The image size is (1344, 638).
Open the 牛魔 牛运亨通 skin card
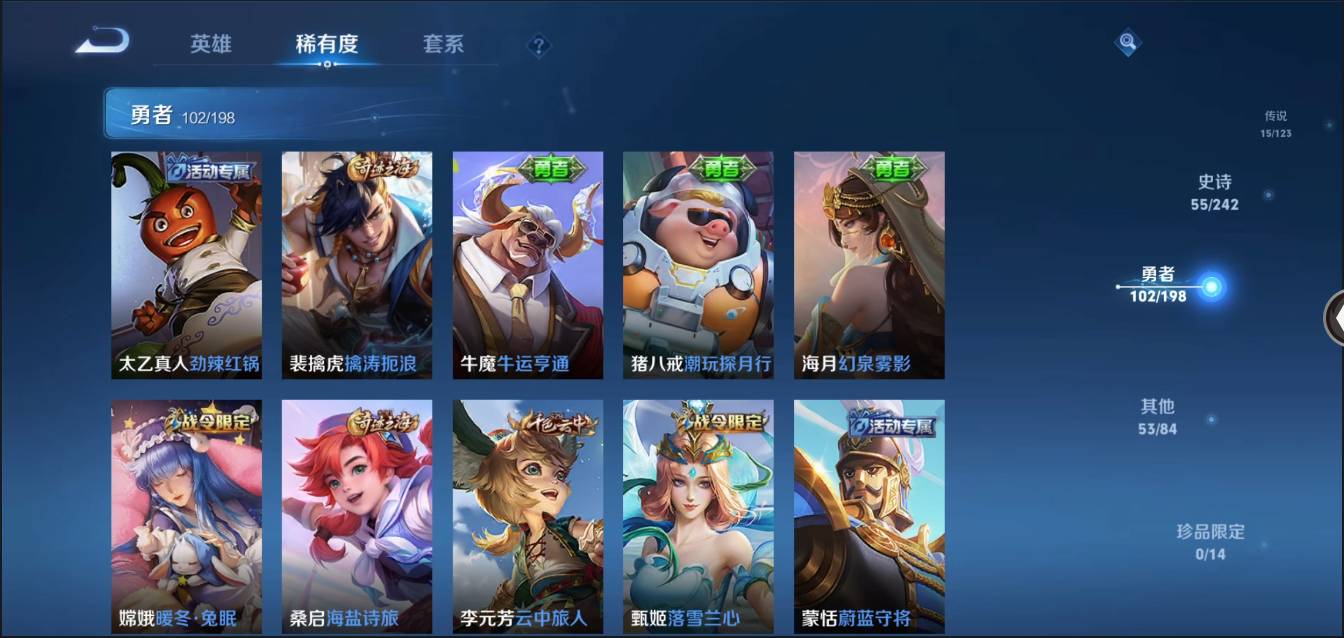pos(528,265)
